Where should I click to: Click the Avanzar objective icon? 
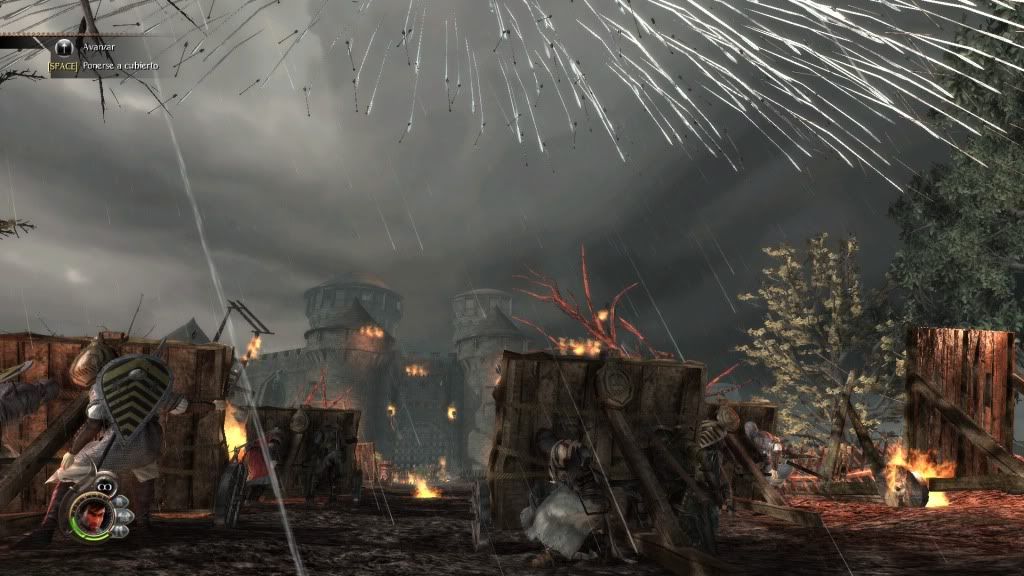[64, 46]
